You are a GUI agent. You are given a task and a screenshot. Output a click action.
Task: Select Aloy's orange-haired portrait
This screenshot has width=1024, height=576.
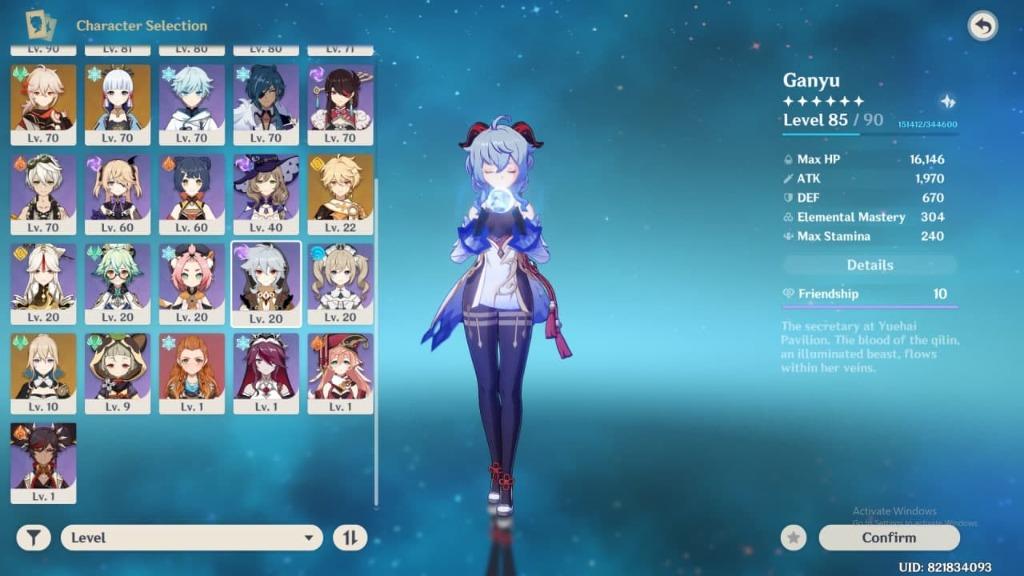click(x=192, y=368)
